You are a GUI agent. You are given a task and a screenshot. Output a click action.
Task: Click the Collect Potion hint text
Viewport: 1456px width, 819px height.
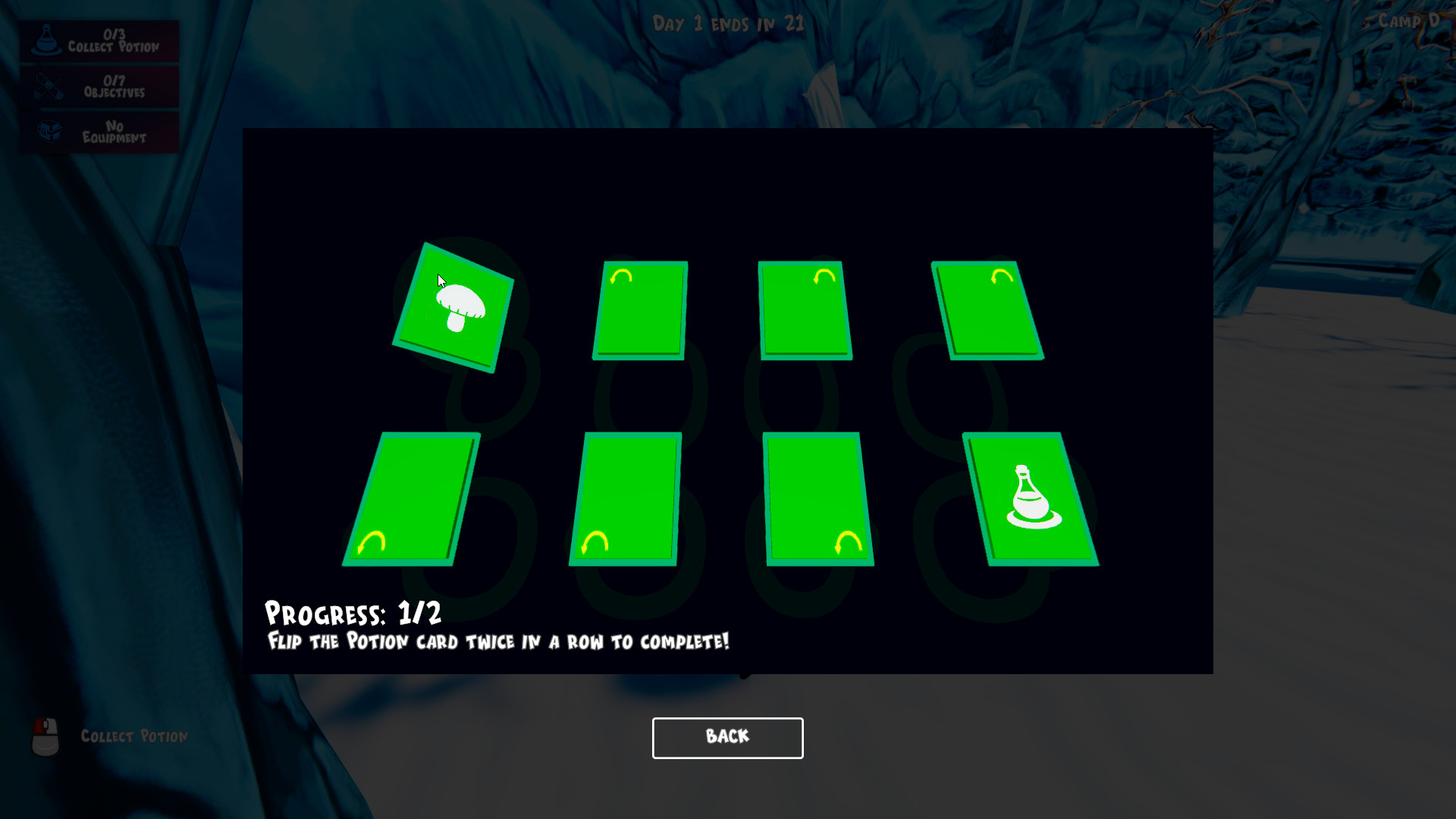tap(134, 736)
